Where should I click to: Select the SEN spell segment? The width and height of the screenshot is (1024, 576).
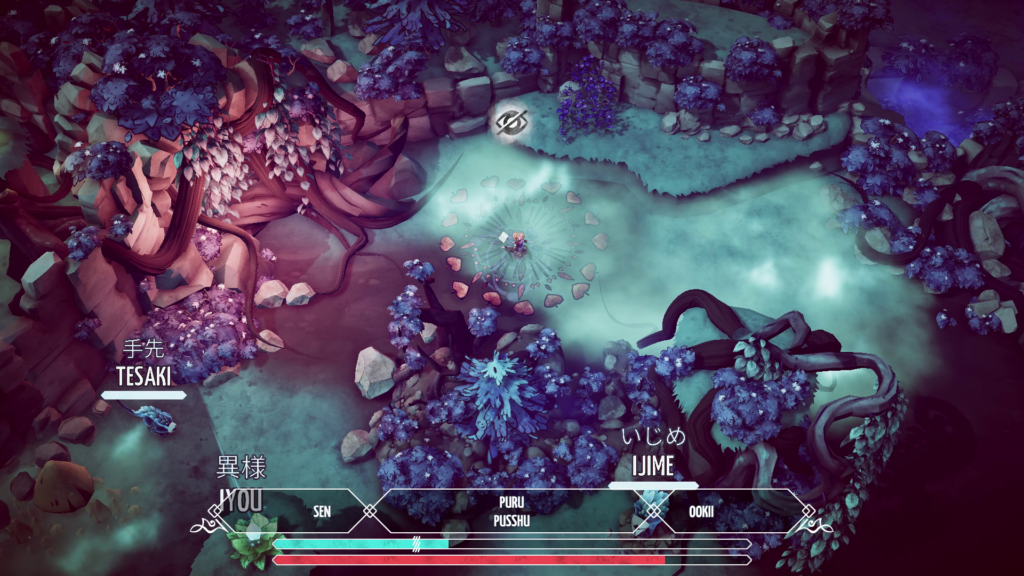coord(322,510)
